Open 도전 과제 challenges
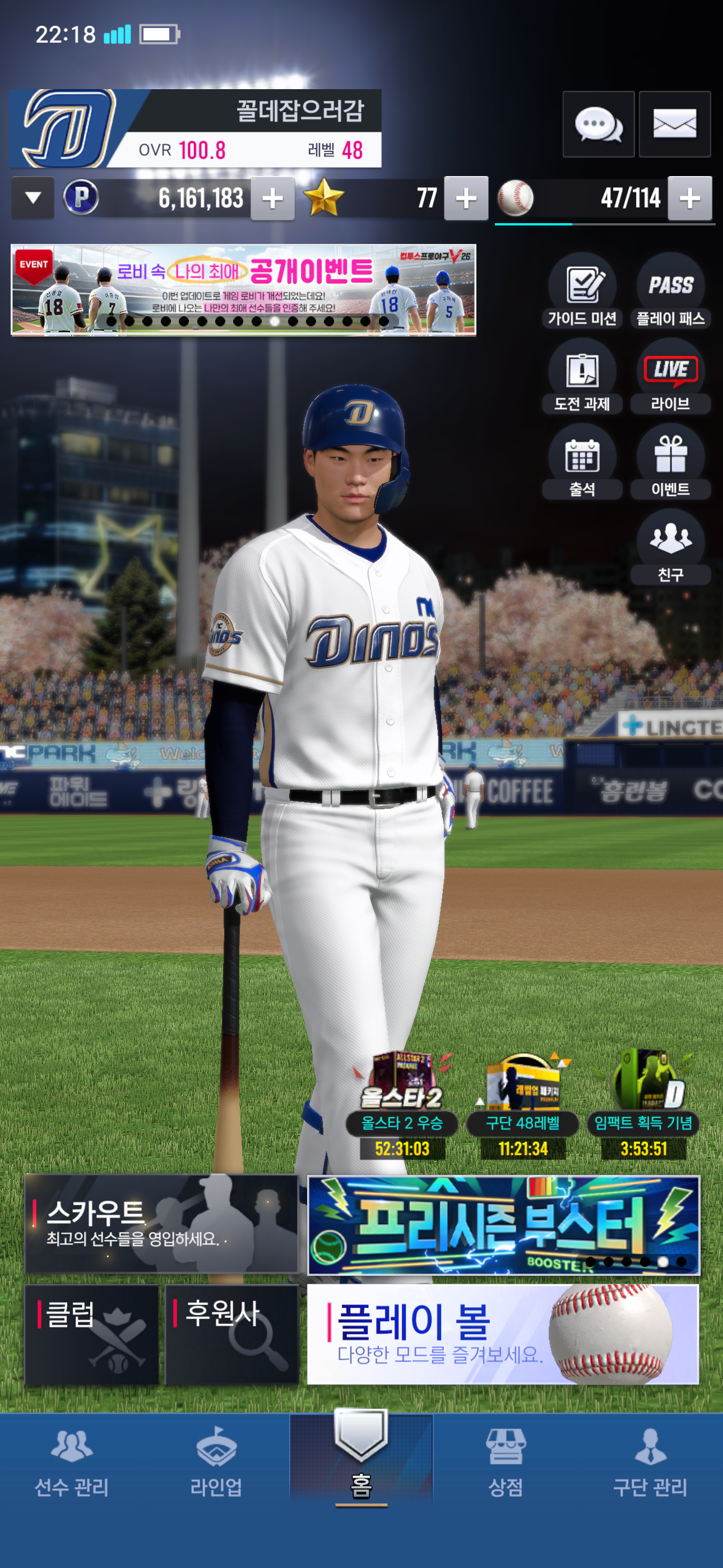Screen dimensions: 723x1568 coord(582,378)
